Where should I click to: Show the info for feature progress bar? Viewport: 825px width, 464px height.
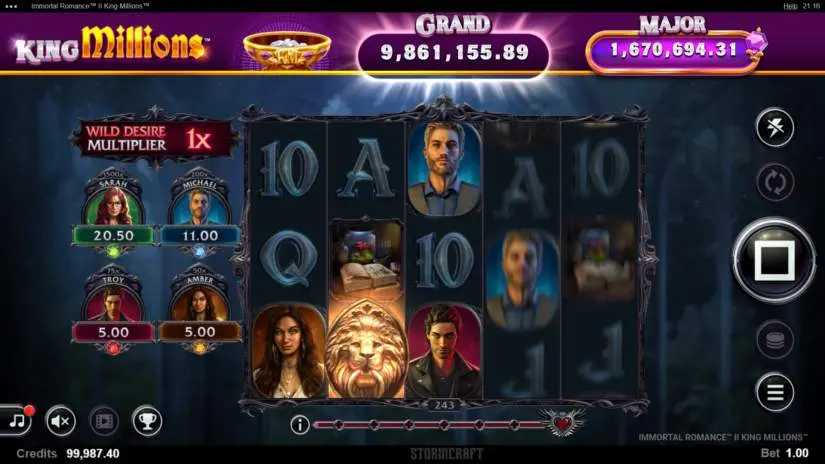(x=299, y=425)
